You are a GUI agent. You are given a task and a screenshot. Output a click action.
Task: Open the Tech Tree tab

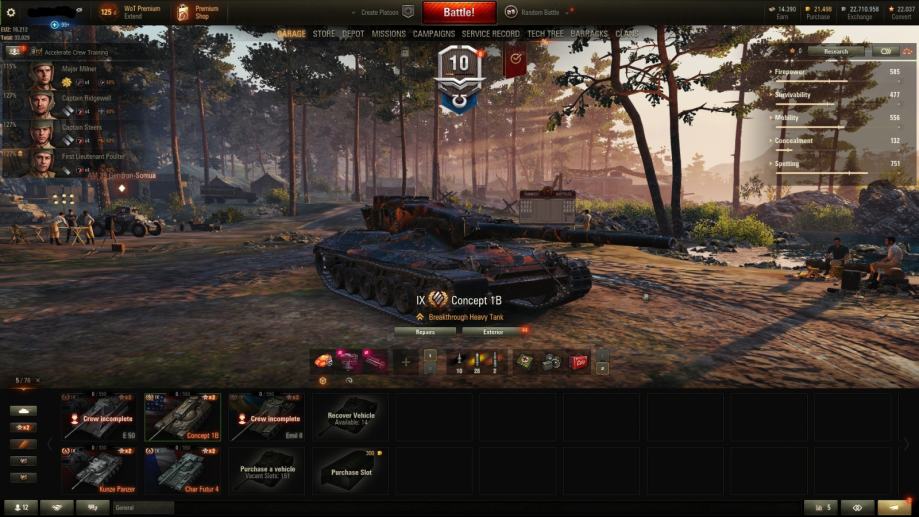click(545, 34)
